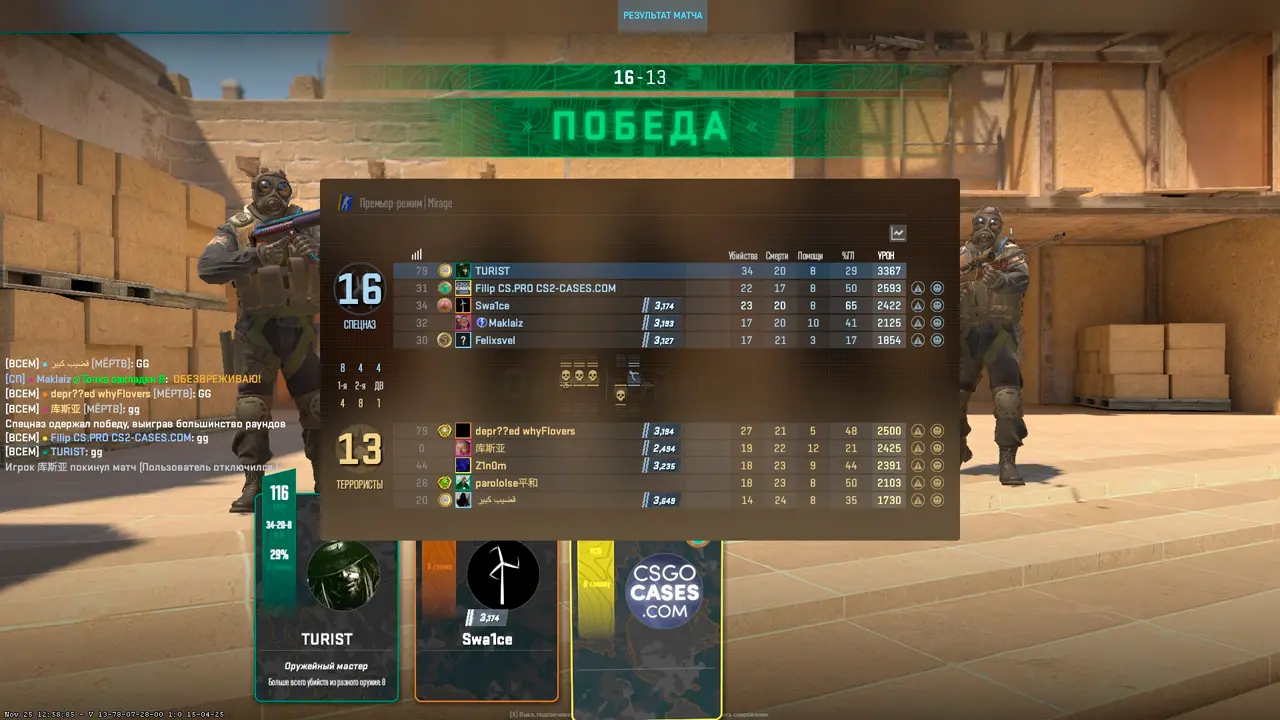The height and width of the screenshot is (720, 1280).
Task: Toggle the stats graph icon above the scoreboard
Action: pos(898,233)
